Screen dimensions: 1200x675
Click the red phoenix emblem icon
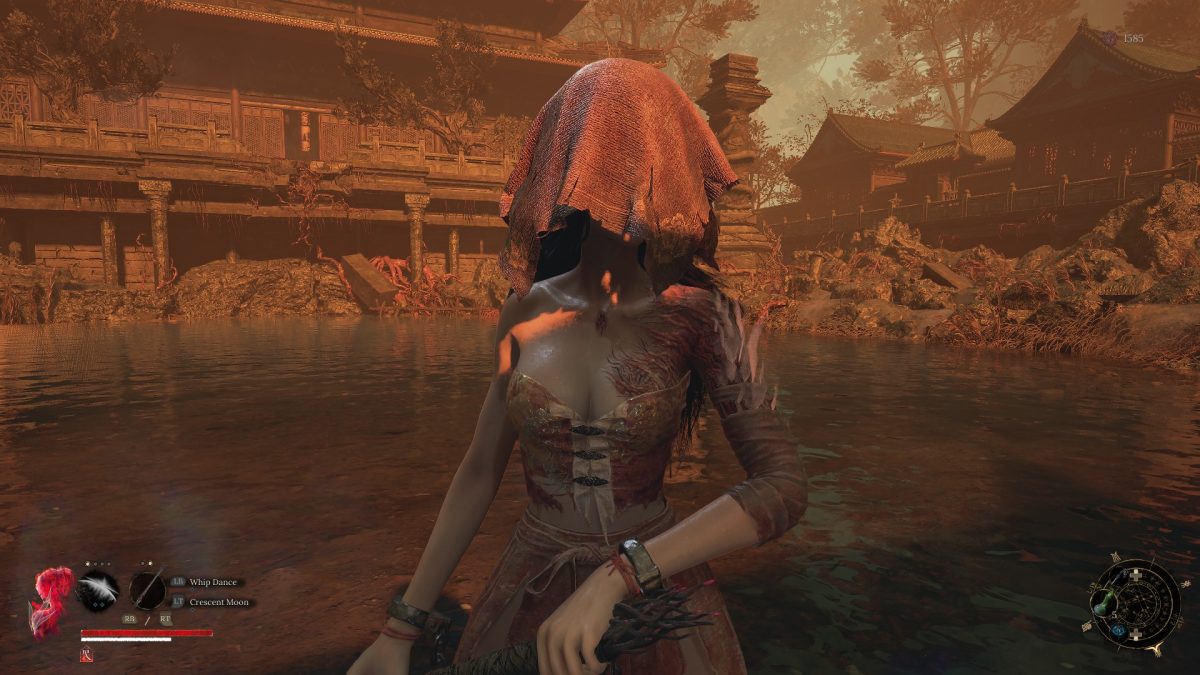[x=51, y=602]
